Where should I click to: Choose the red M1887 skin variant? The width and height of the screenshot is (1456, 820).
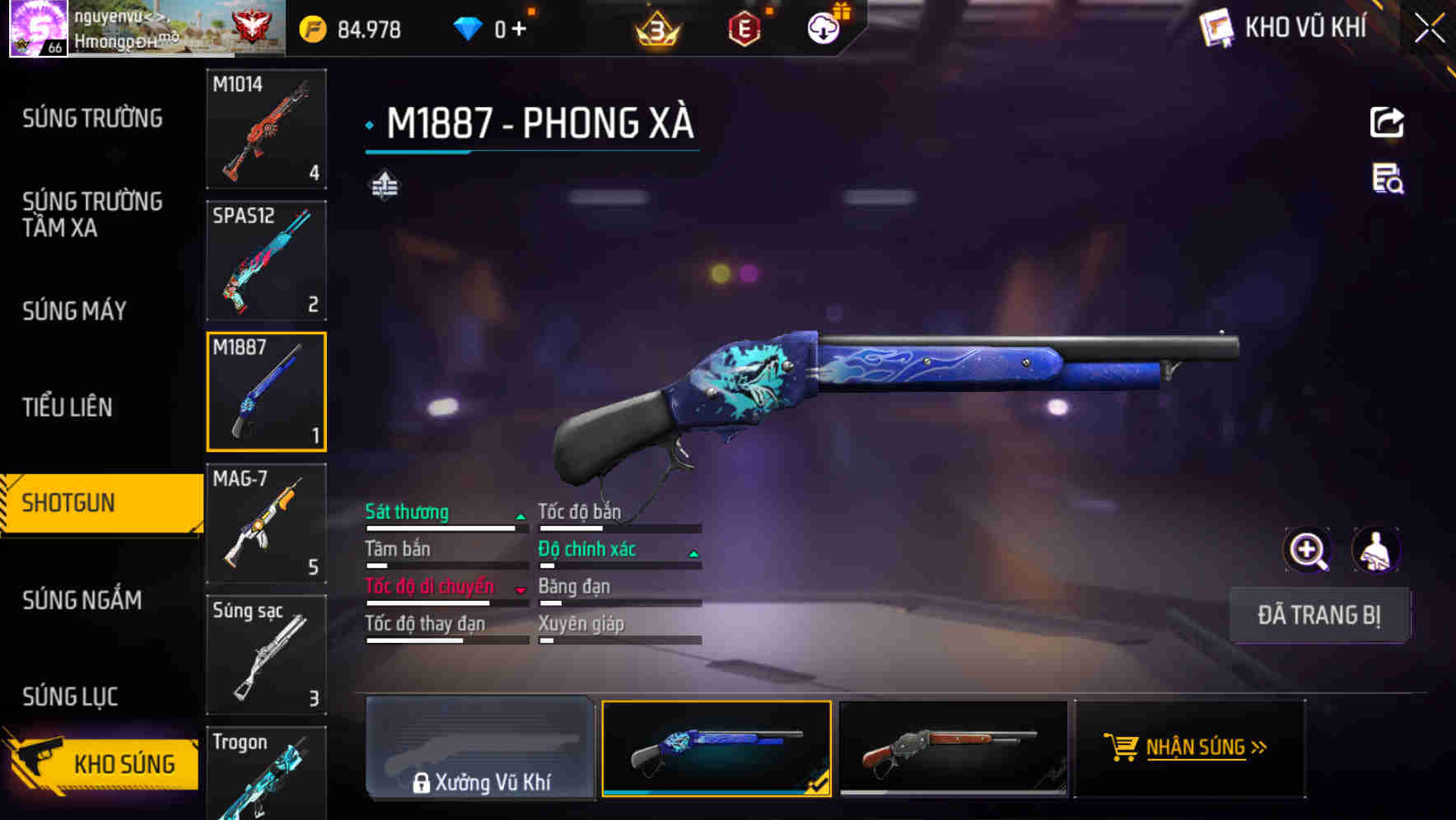(954, 748)
